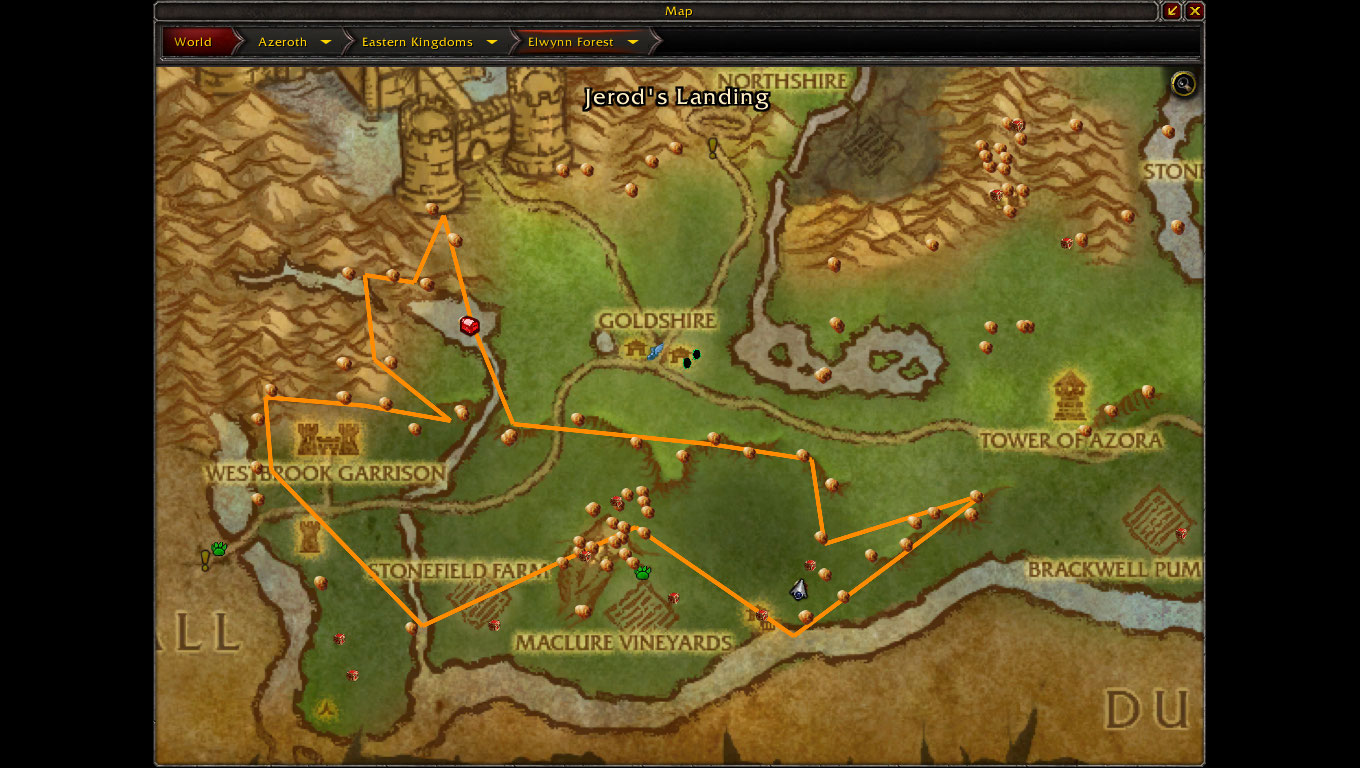Open the magnifying glass map filter
Image resolution: width=1360 pixels, height=768 pixels.
(1184, 84)
